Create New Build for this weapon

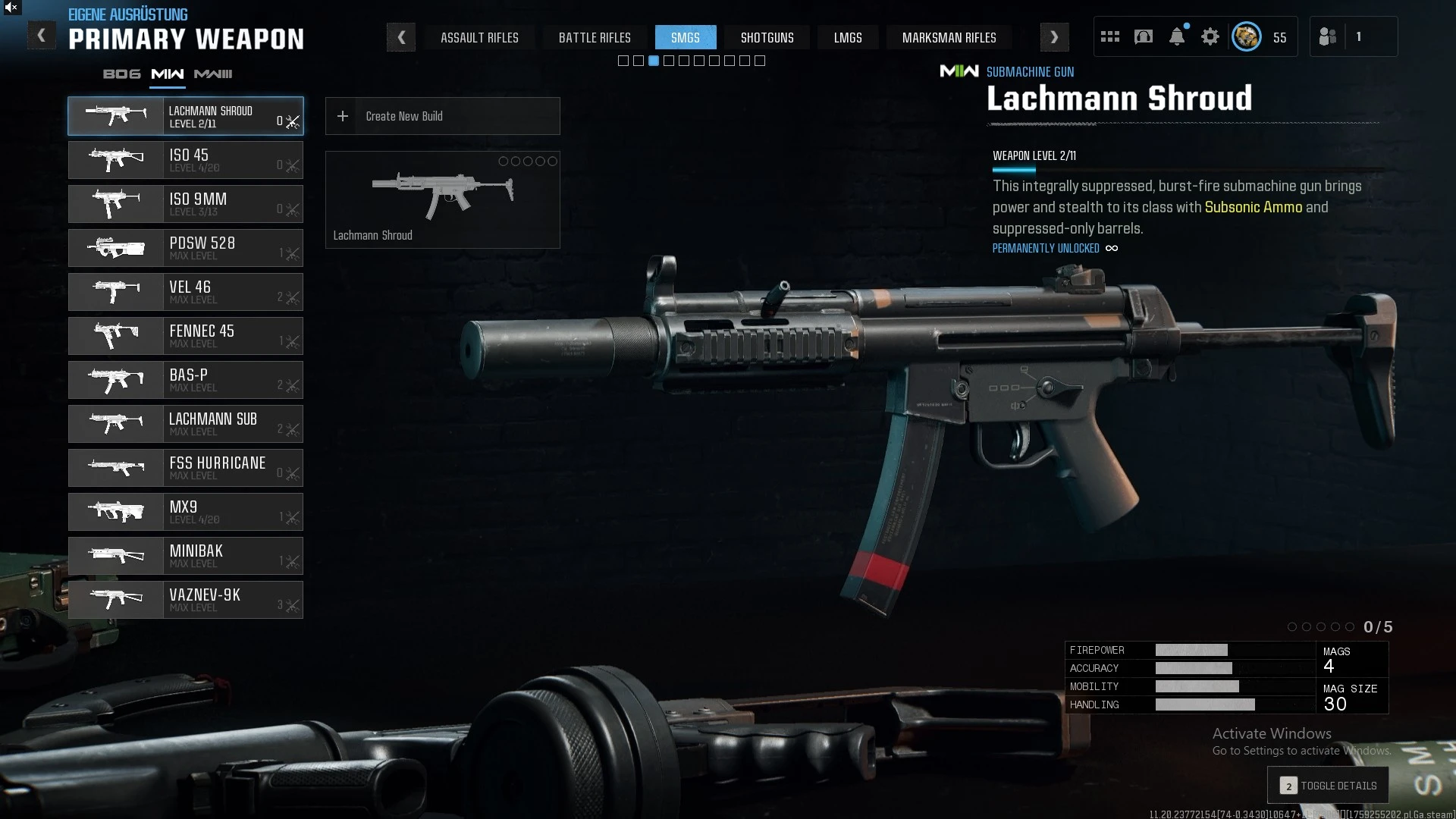[x=442, y=116]
